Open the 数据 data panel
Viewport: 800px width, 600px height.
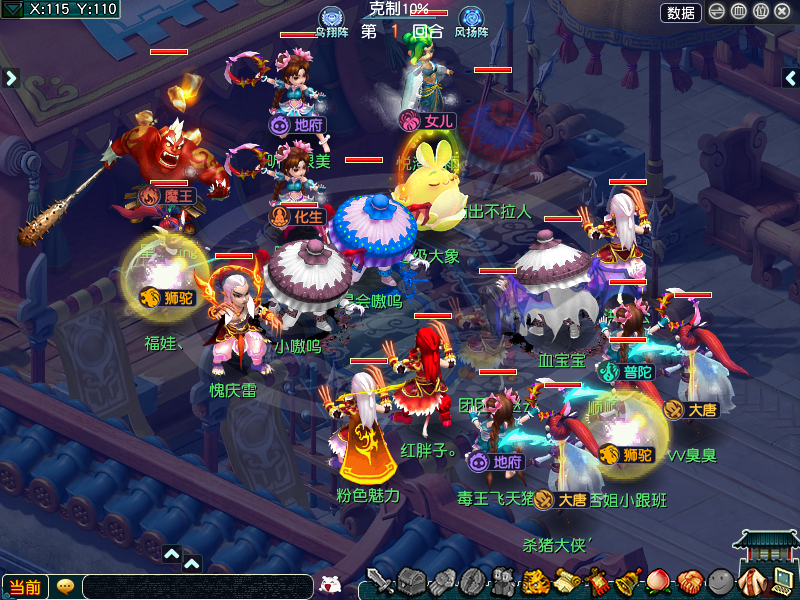tap(681, 12)
